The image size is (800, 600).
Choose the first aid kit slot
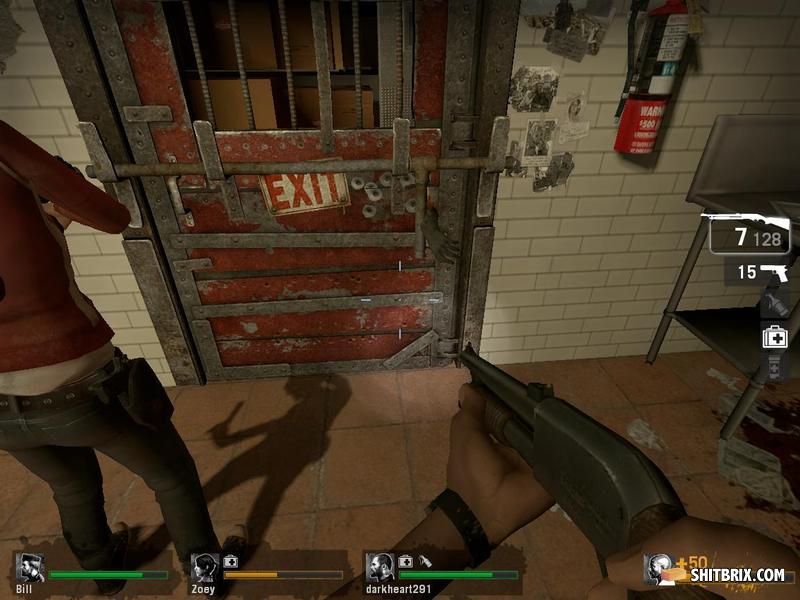coord(775,337)
